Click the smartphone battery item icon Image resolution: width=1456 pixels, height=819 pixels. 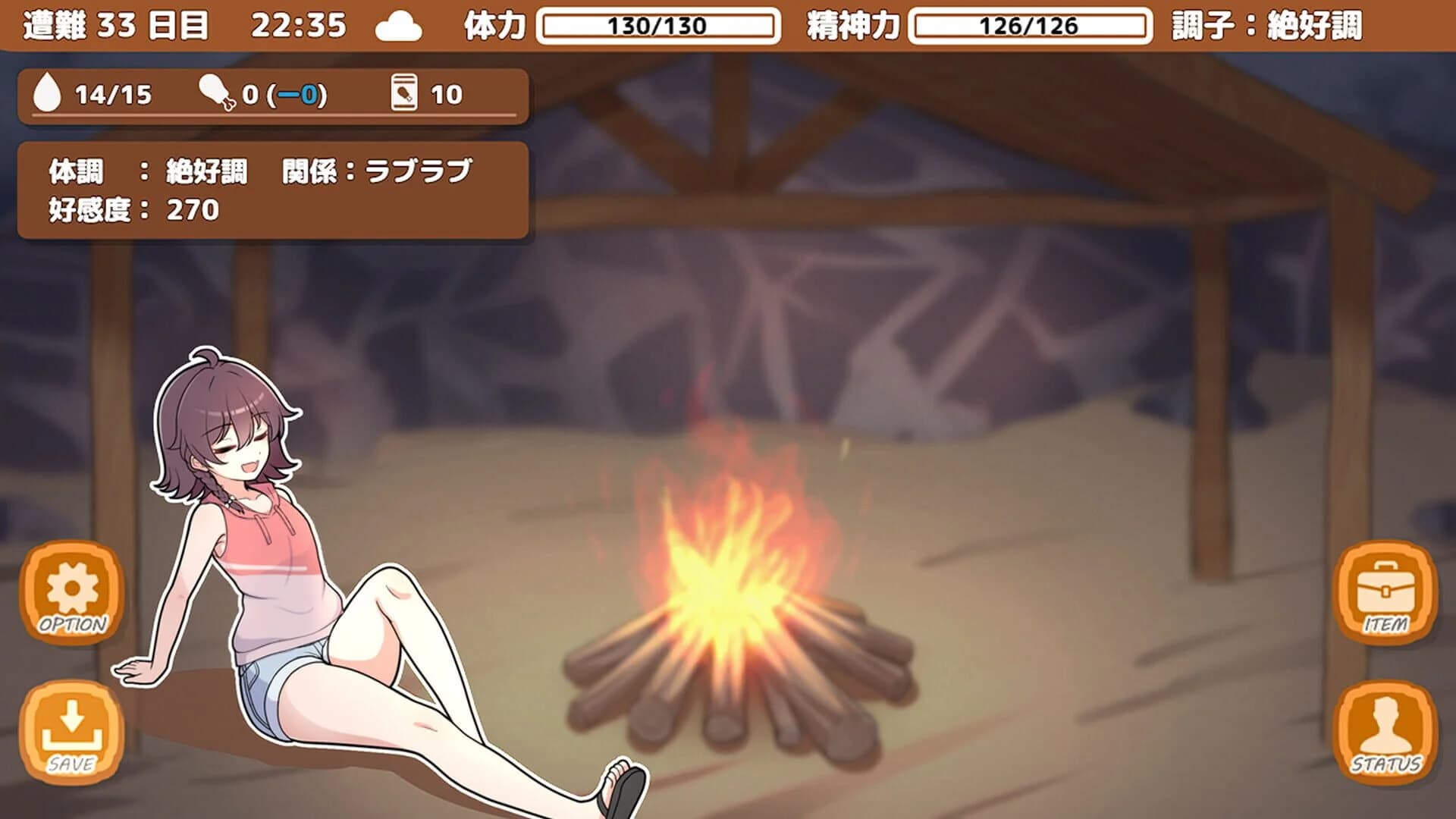pos(403,93)
